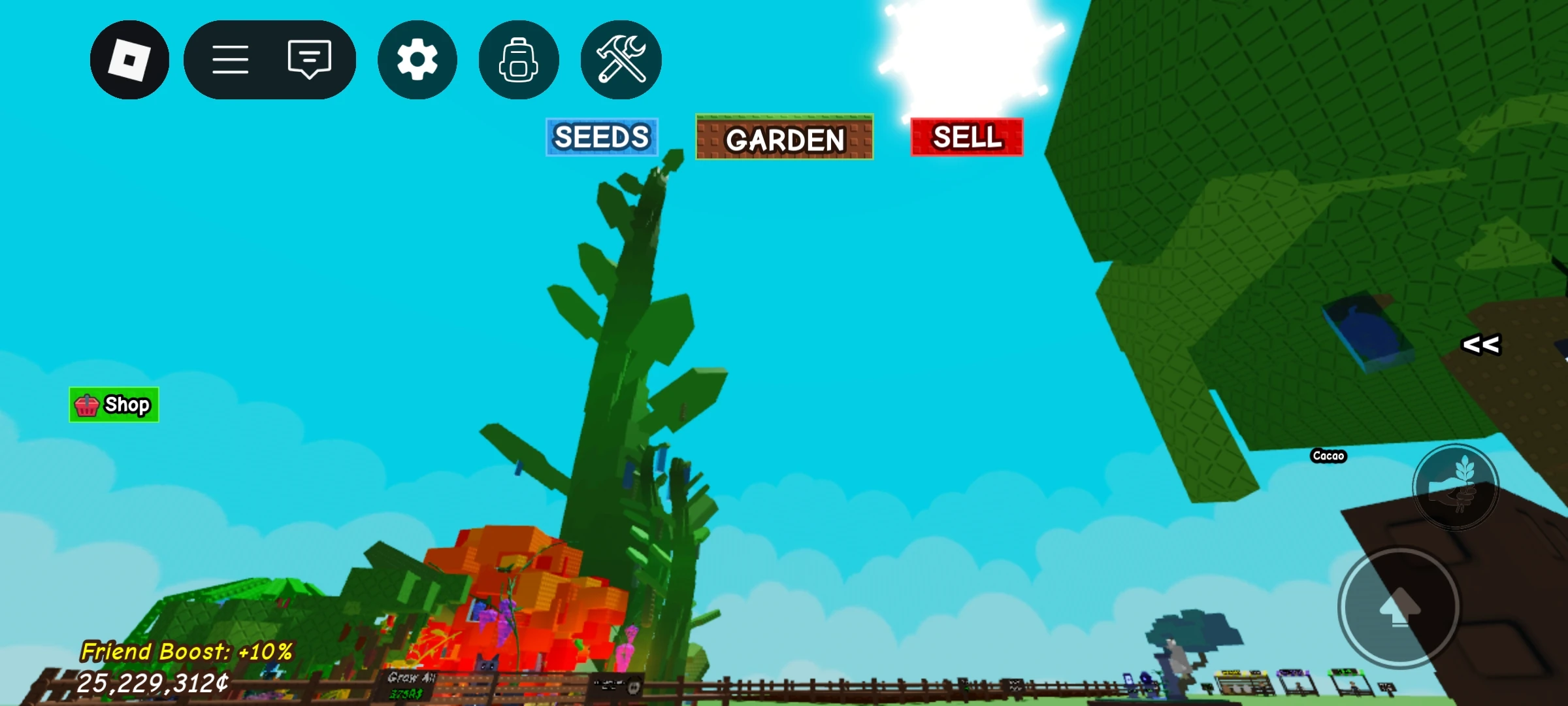Image resolution: width=1568 pixels, height=706 pixels.
Task: Switch to the SEEDS tab
Action: 602,137
